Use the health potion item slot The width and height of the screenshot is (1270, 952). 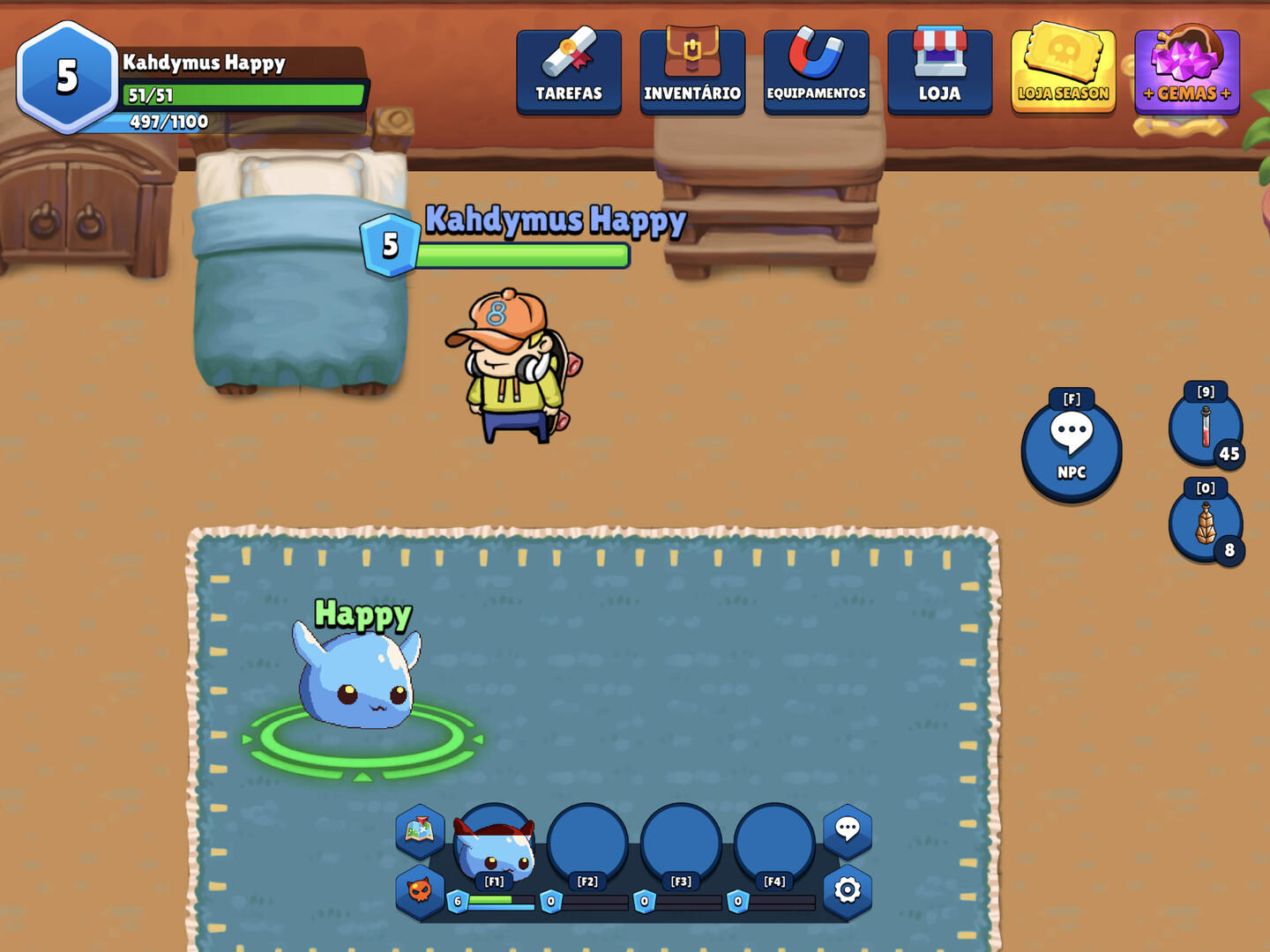click(1206, 429)
